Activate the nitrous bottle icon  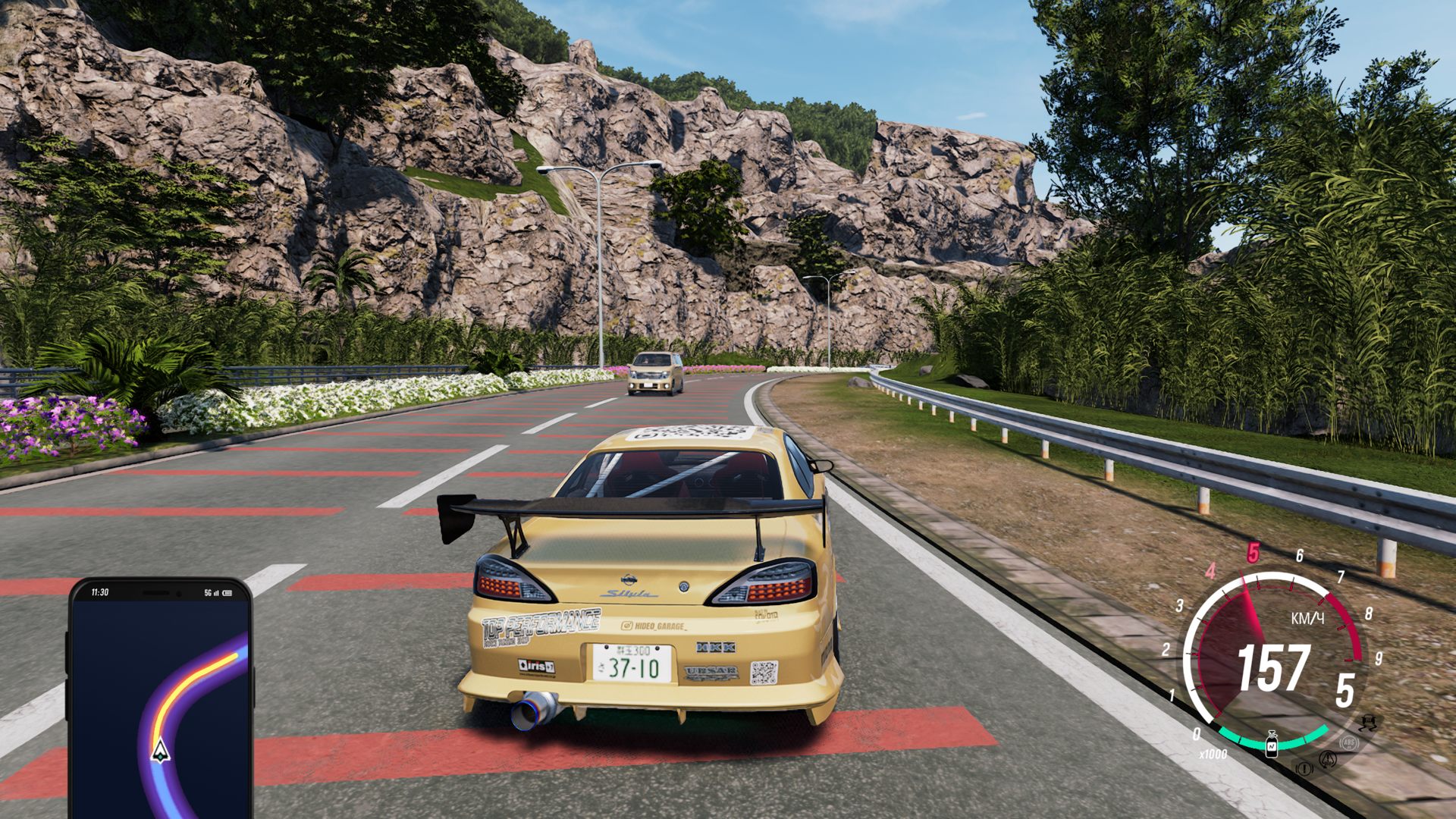(x=1272, y=745)
